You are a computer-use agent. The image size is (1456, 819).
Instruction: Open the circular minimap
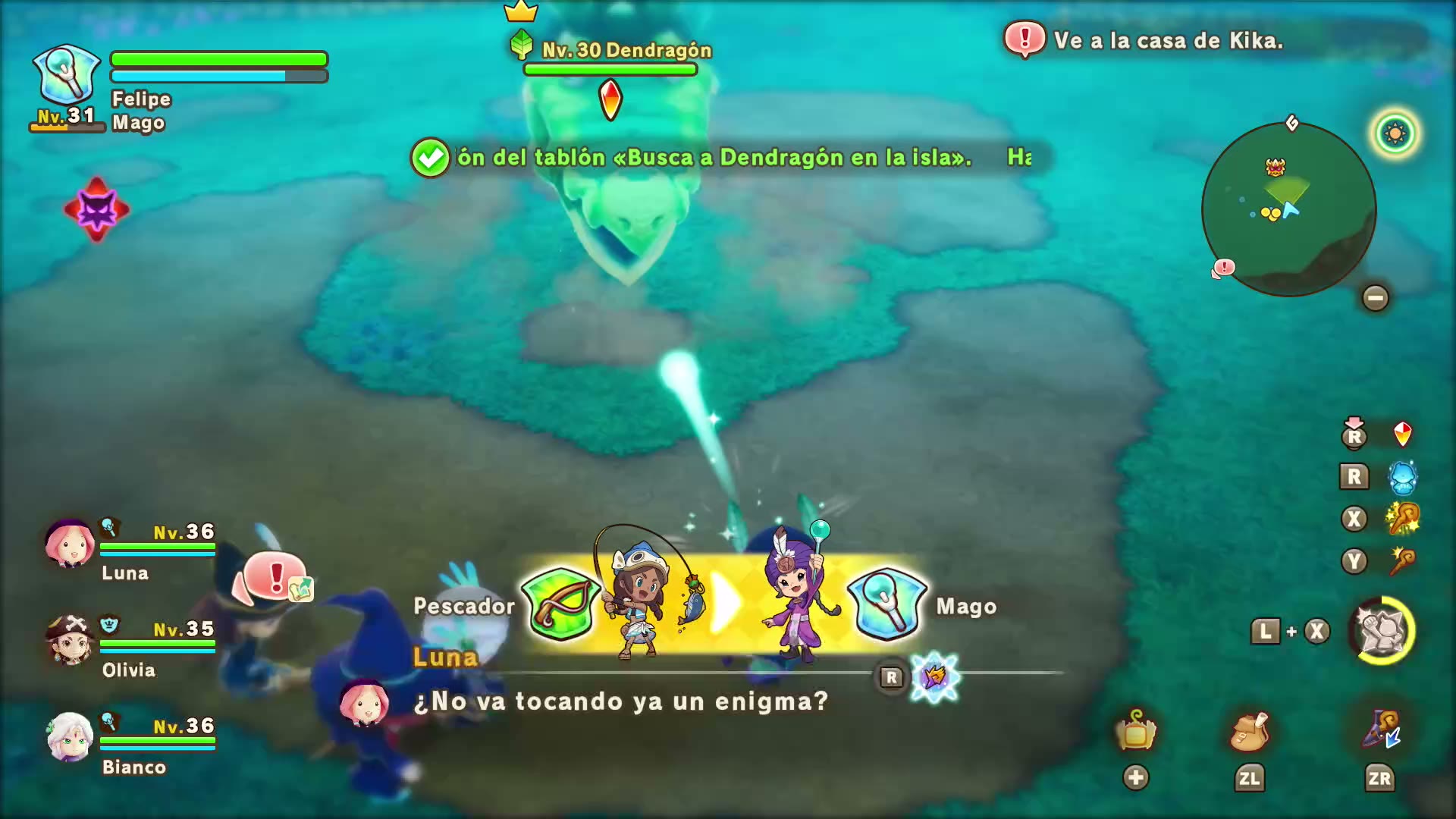[x=1288, y=209]
